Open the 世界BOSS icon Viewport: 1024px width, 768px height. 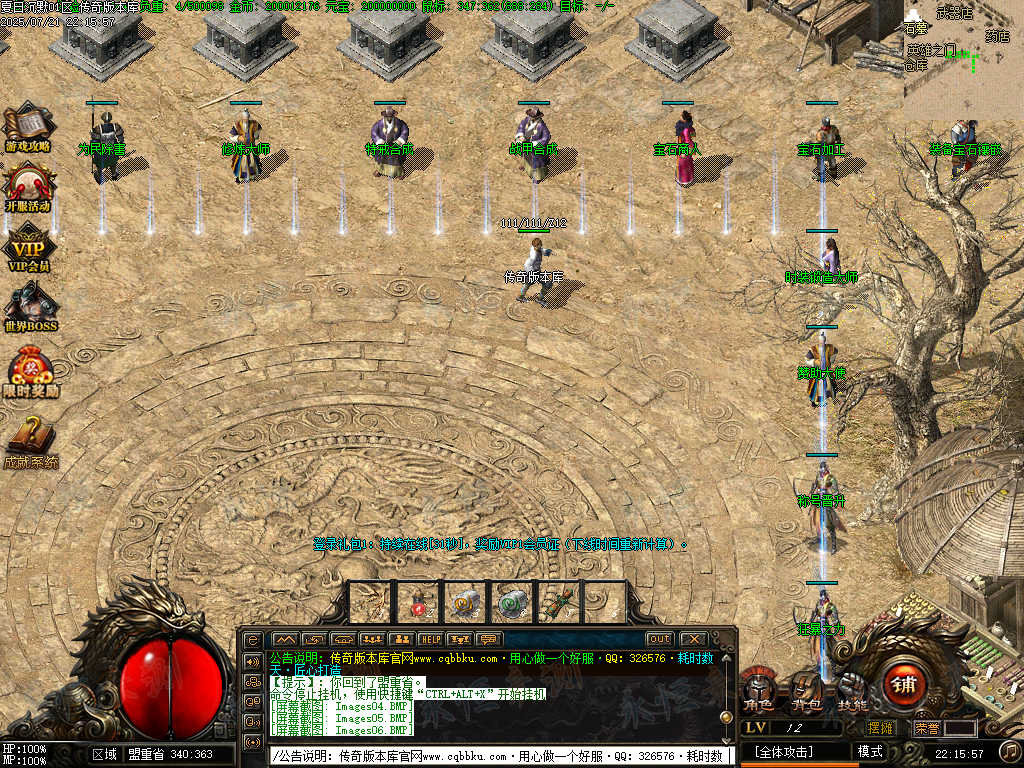coord(30,306)
